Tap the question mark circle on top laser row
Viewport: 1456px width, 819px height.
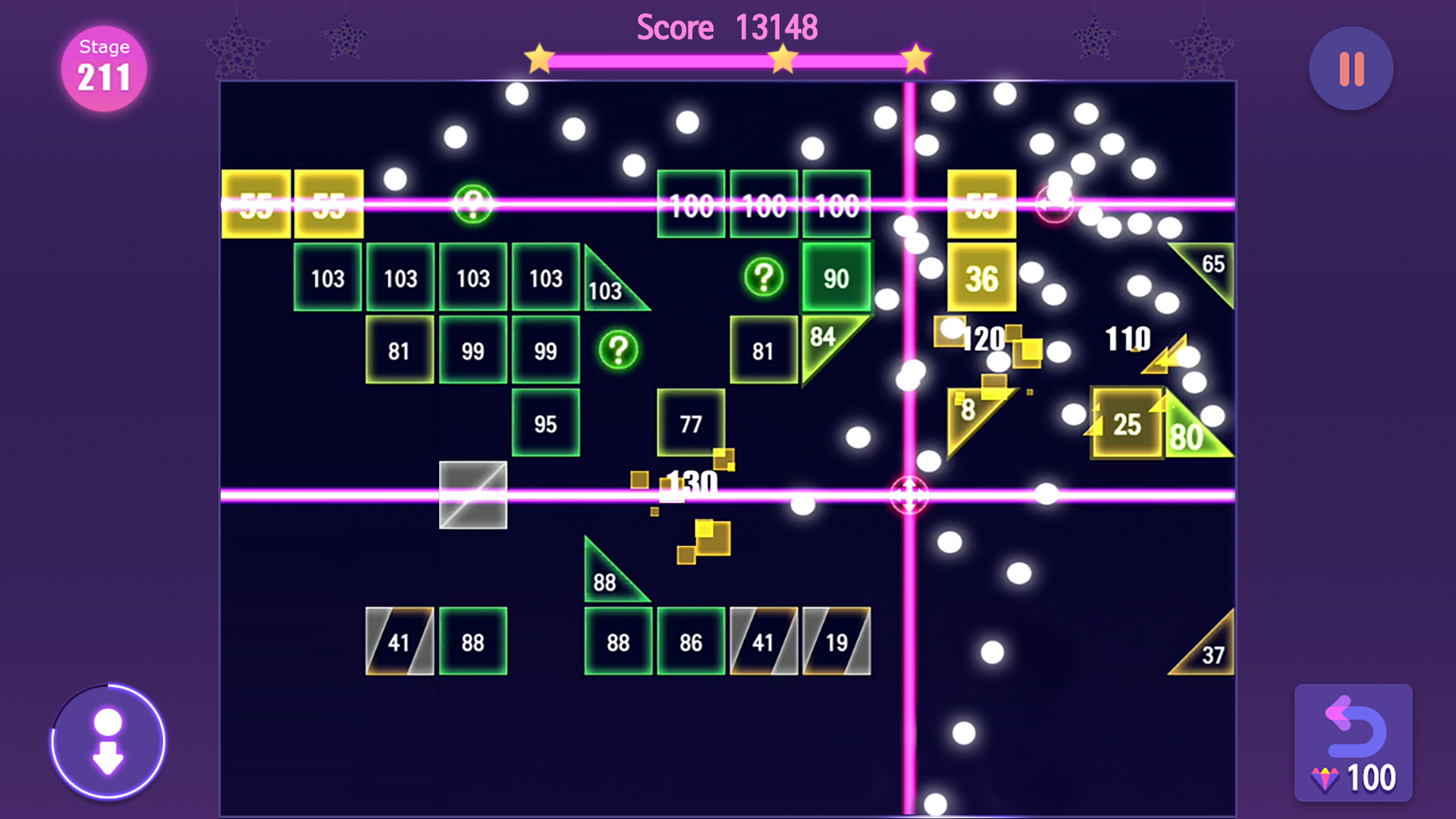[472, 203]
